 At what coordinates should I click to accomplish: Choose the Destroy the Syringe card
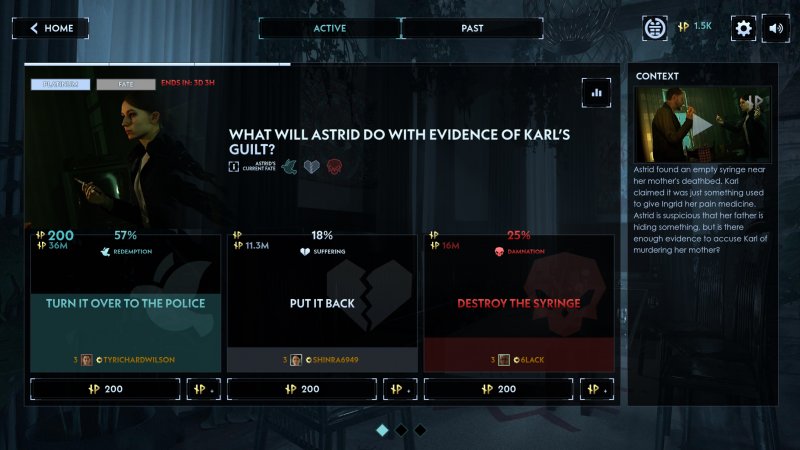click(518, 303)
